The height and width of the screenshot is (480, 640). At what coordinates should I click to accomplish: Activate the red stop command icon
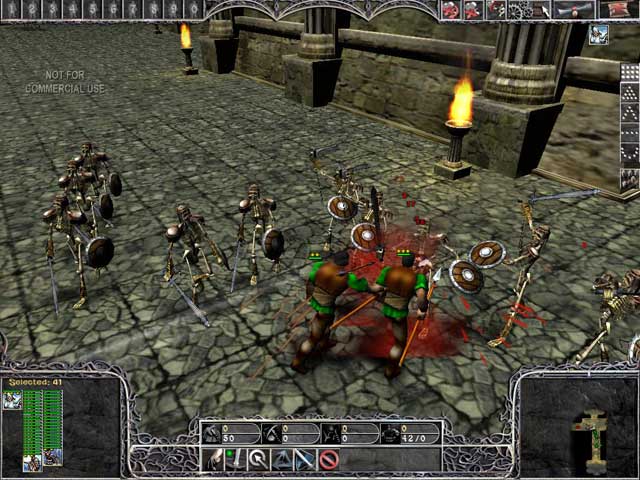tap(329, 459)
